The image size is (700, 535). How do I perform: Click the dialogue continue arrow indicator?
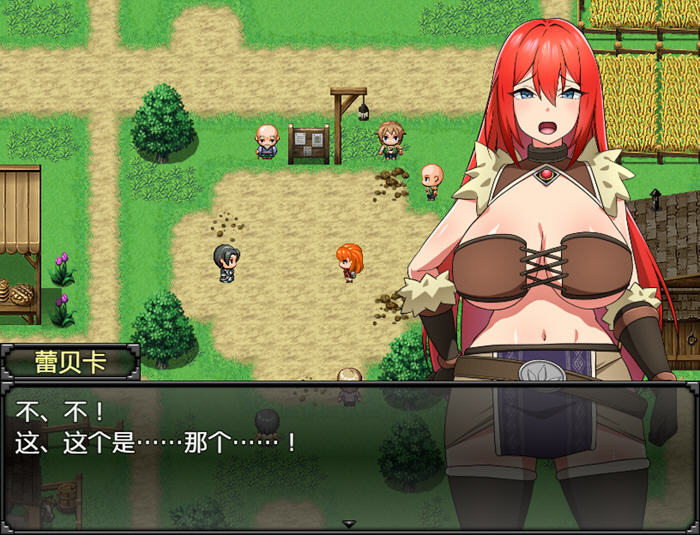pos(349,523)
